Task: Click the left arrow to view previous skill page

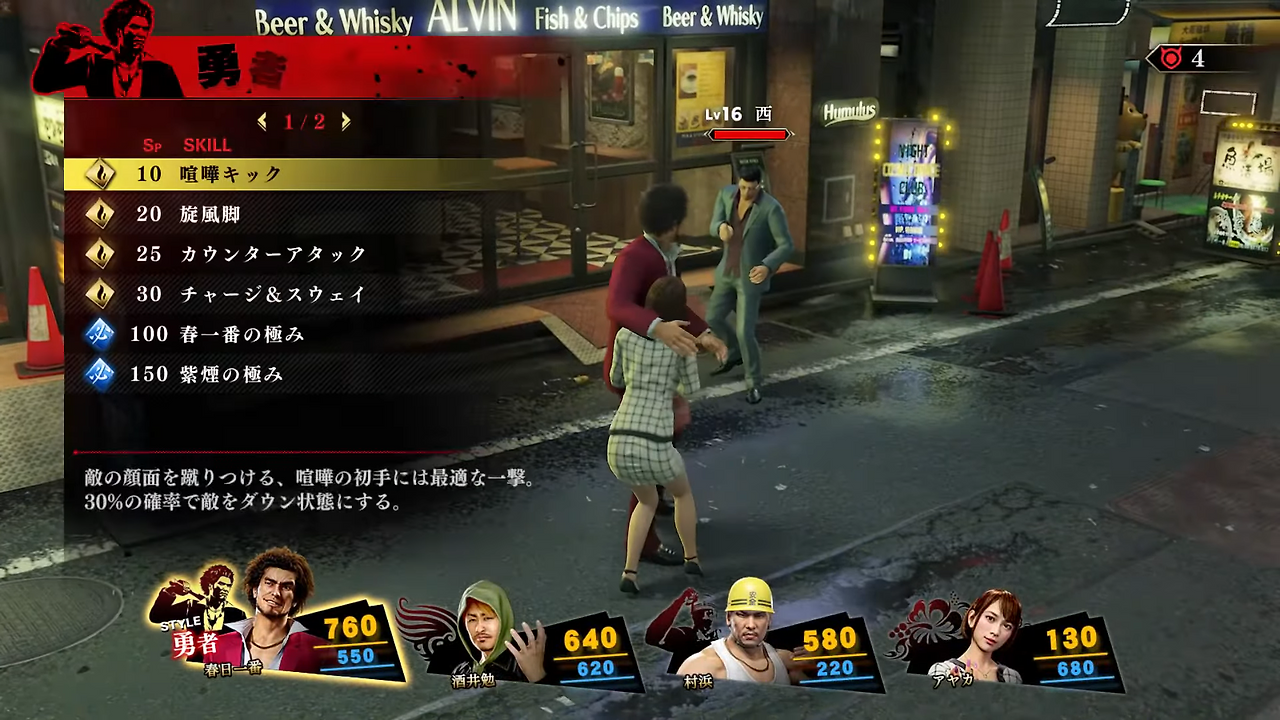Action: [x=262, y=121]
